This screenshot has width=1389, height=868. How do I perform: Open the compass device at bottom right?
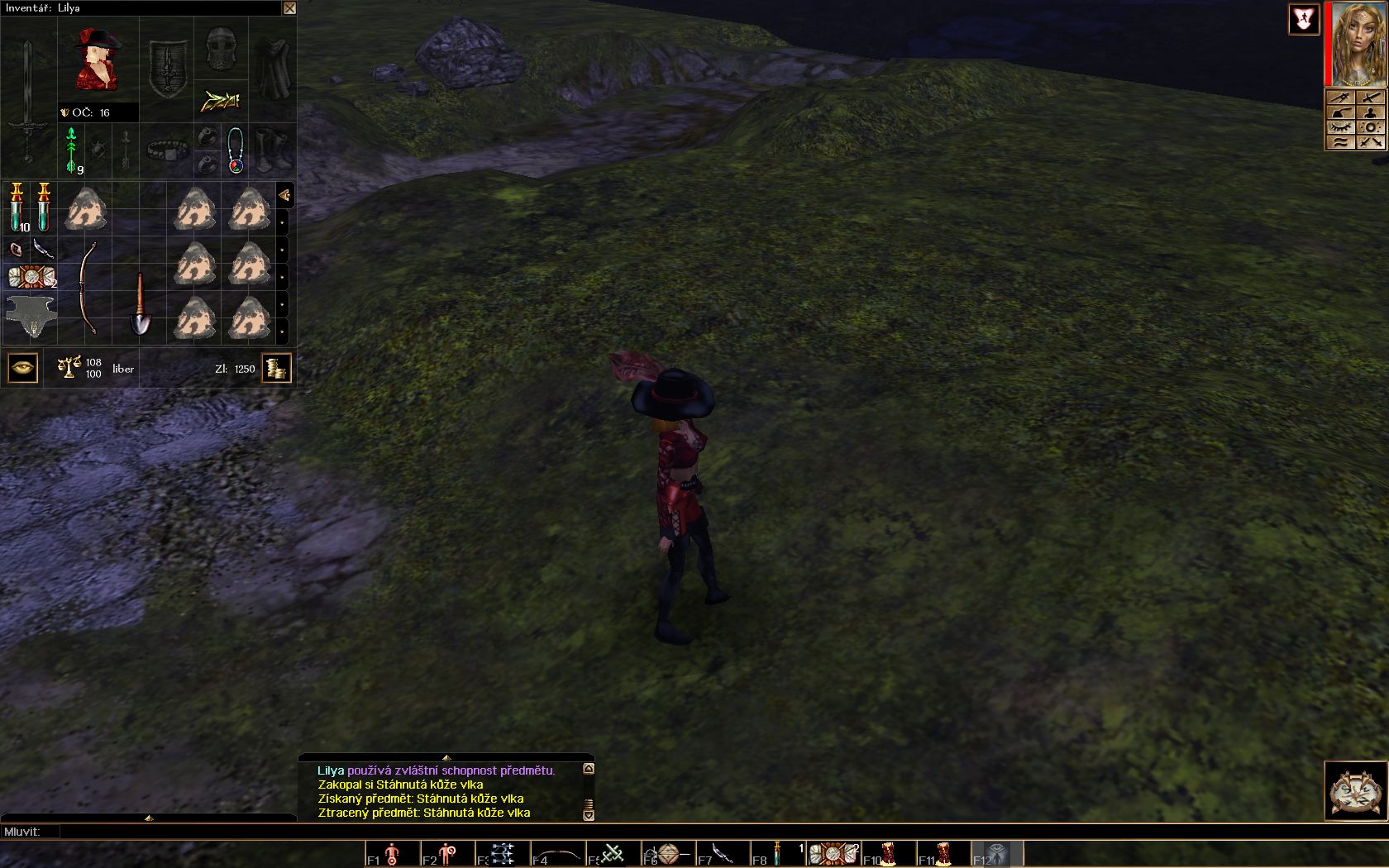[1355, 790]
